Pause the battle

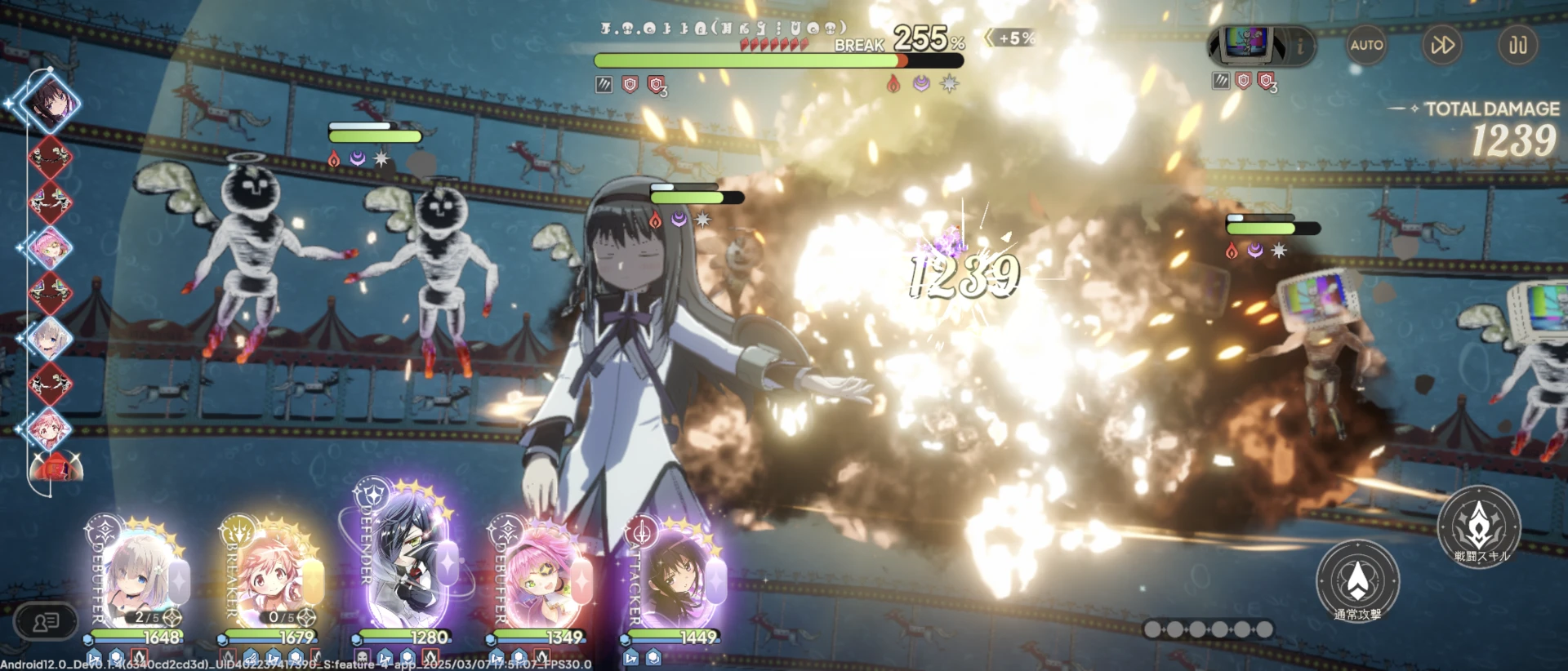click(1517, 45)
